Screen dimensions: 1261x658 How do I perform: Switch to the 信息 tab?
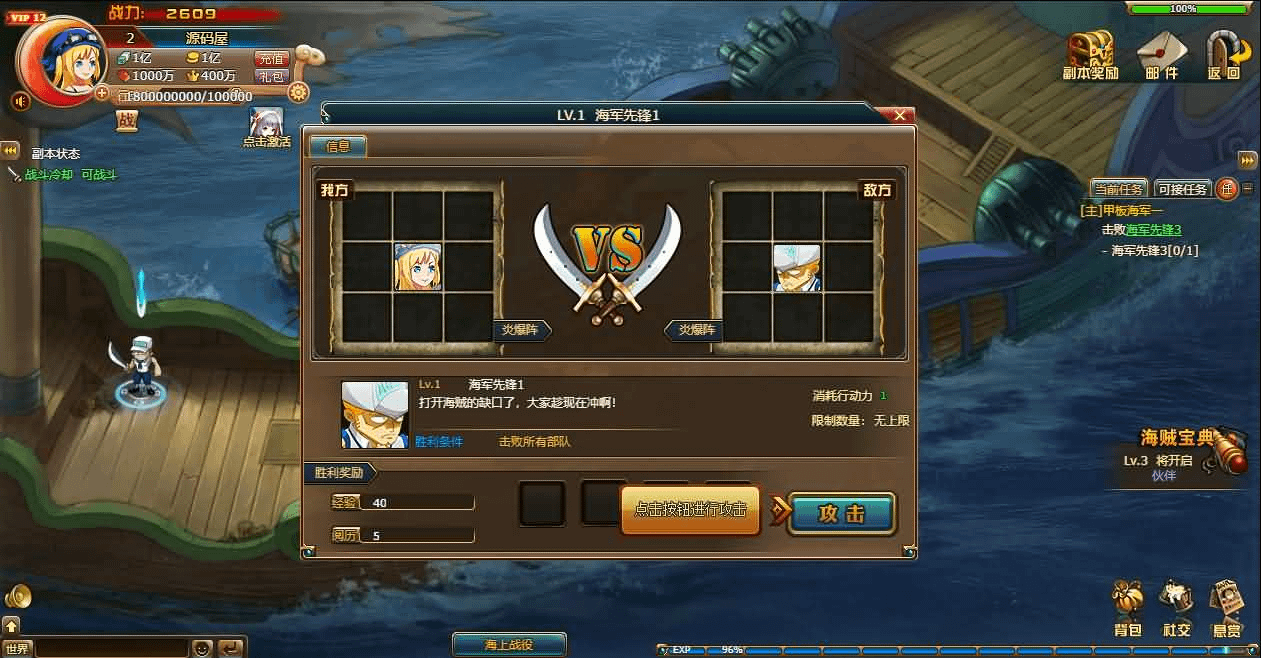point(338,146)
